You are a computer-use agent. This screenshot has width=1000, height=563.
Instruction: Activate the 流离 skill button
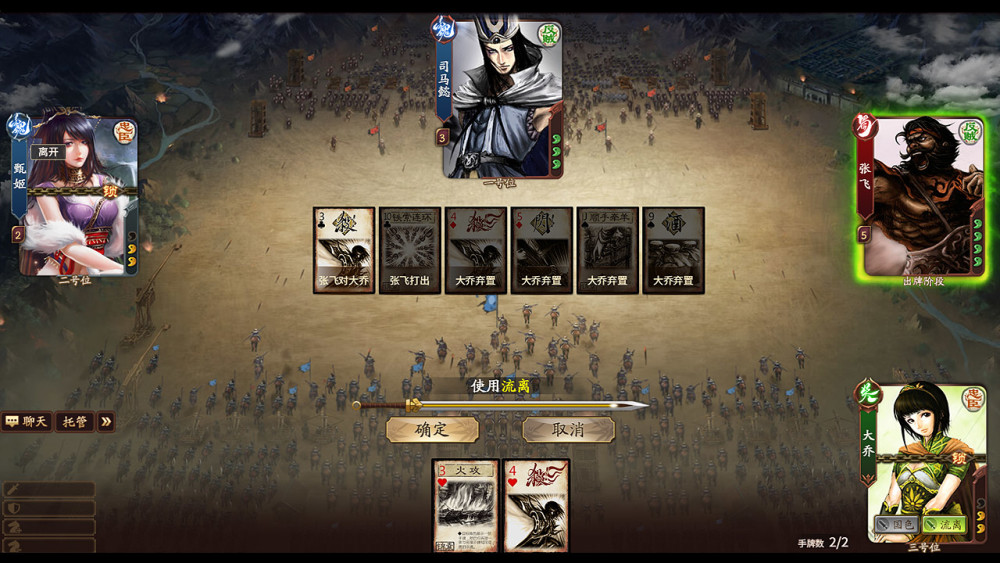[944, 524]
